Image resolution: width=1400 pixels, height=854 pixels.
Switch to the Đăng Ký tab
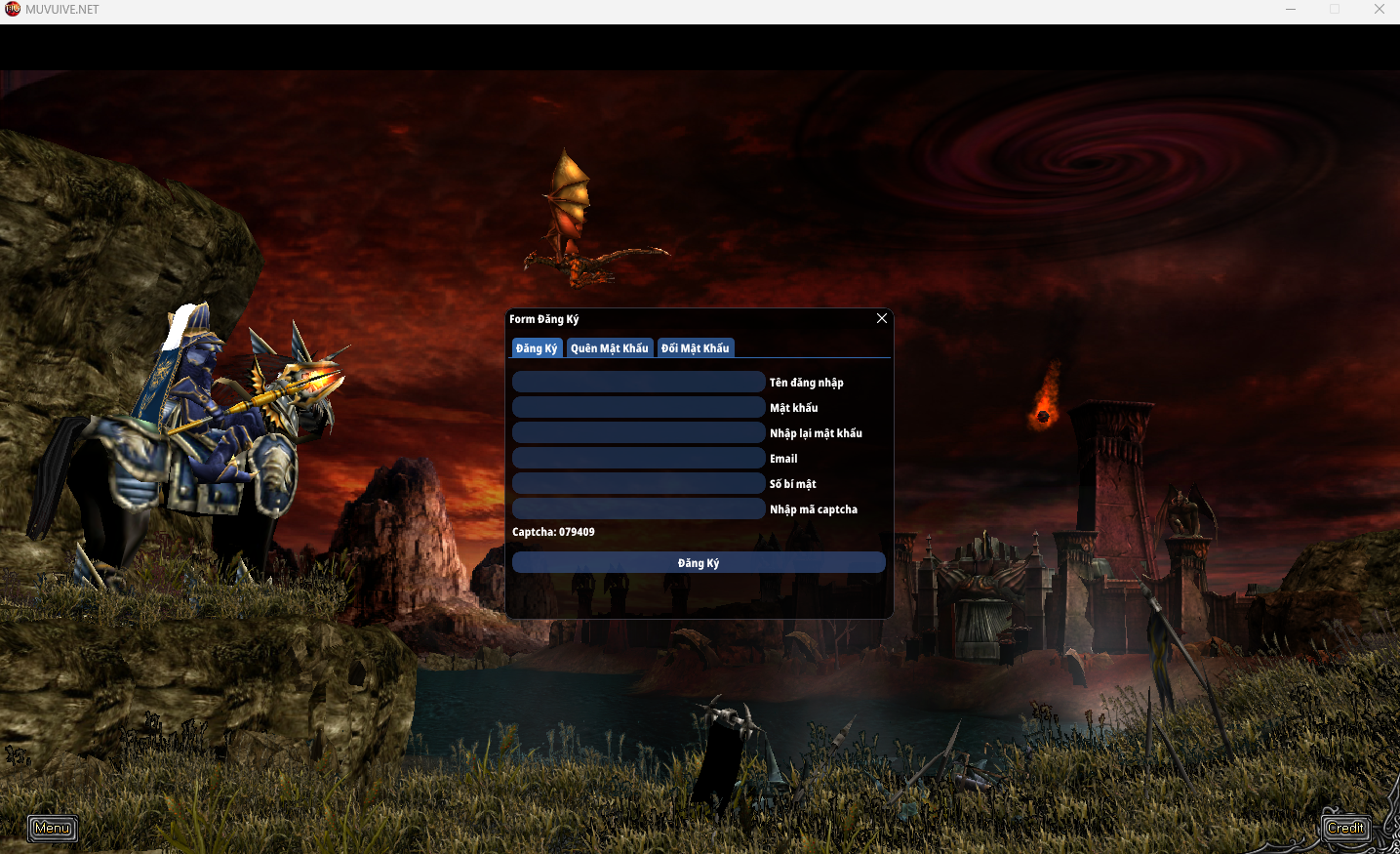537,348
